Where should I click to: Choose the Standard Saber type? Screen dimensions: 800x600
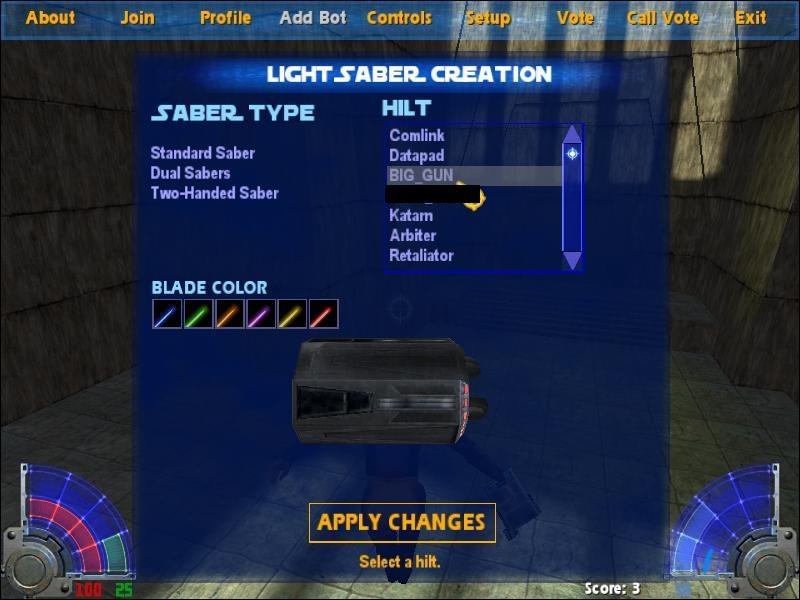tap(202, 153)
